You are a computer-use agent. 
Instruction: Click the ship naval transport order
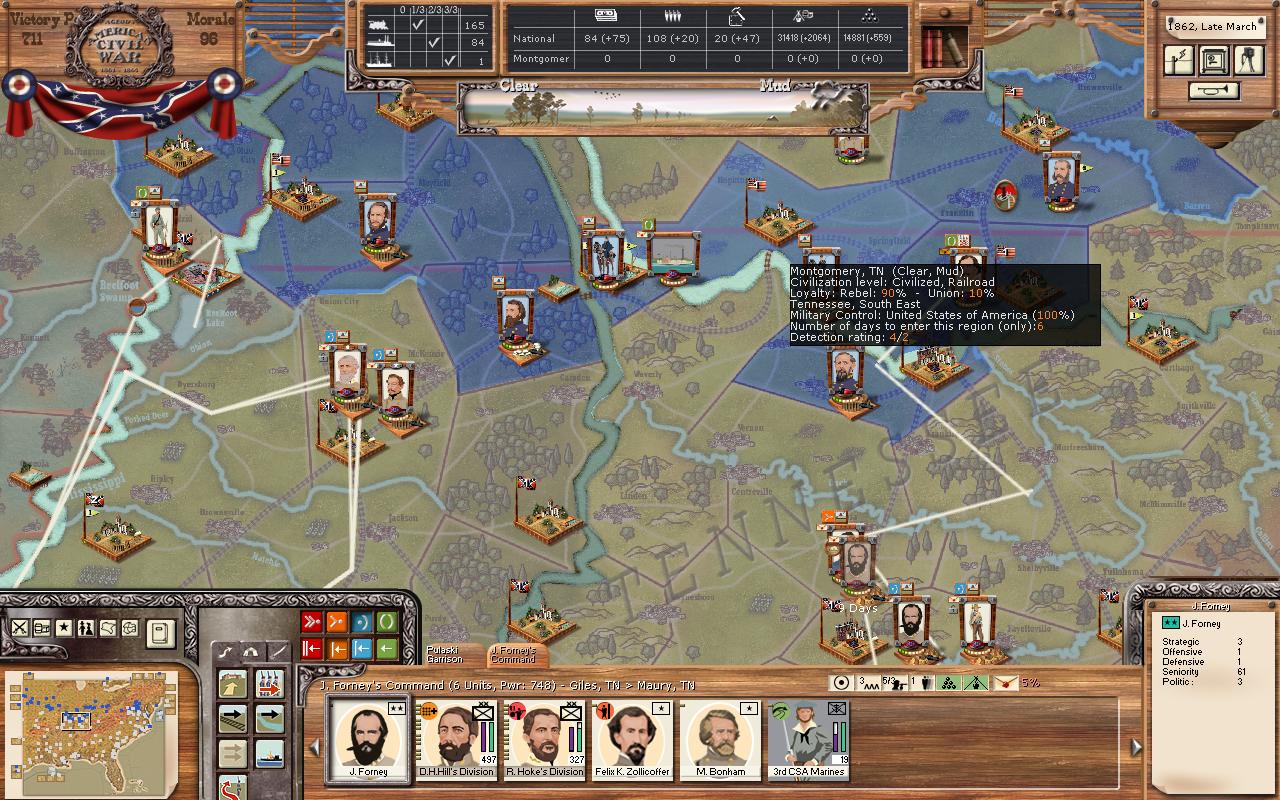point(269,753)
